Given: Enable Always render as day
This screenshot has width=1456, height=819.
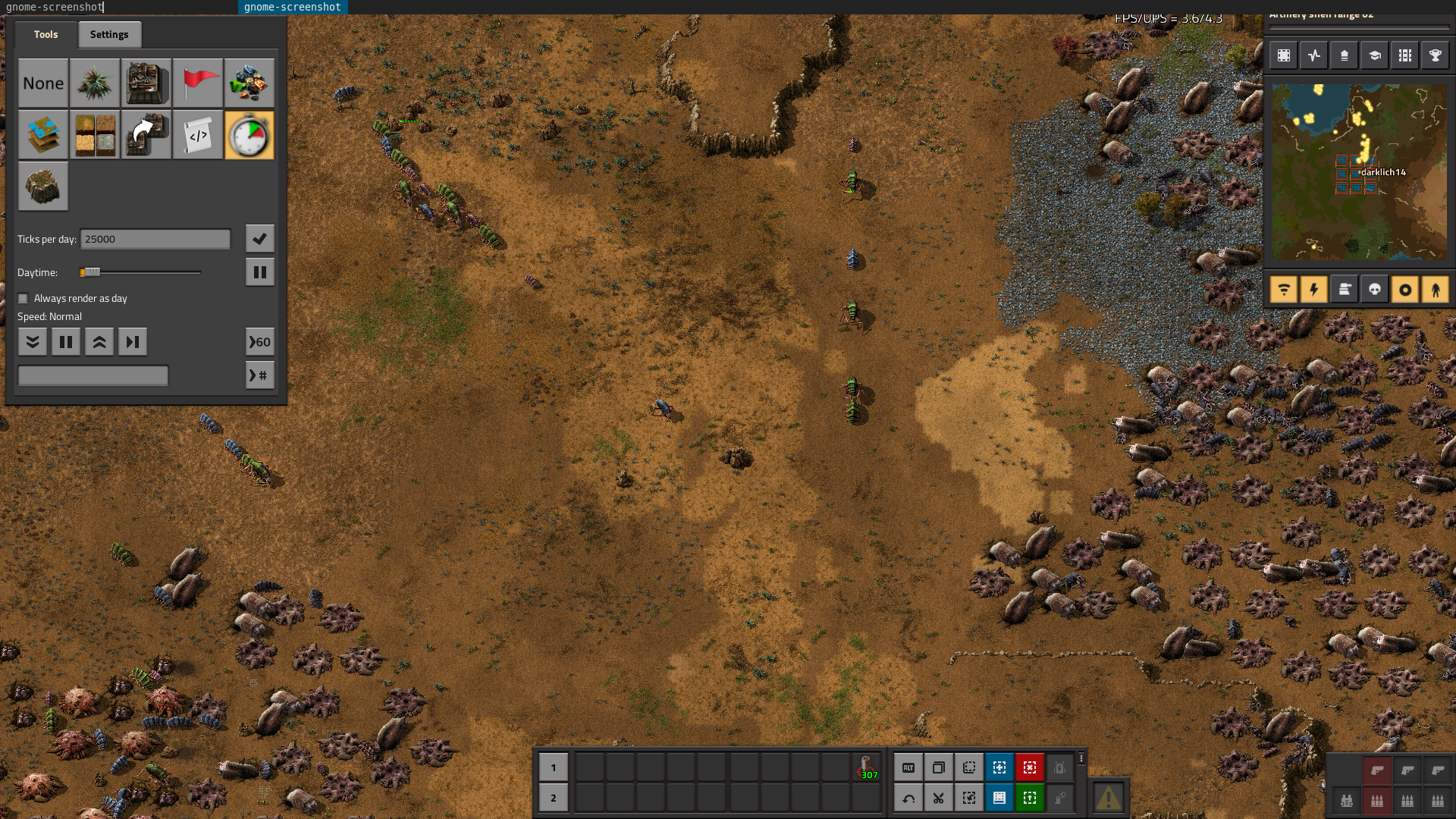Looking at the screenshot, I should point(23,299).
